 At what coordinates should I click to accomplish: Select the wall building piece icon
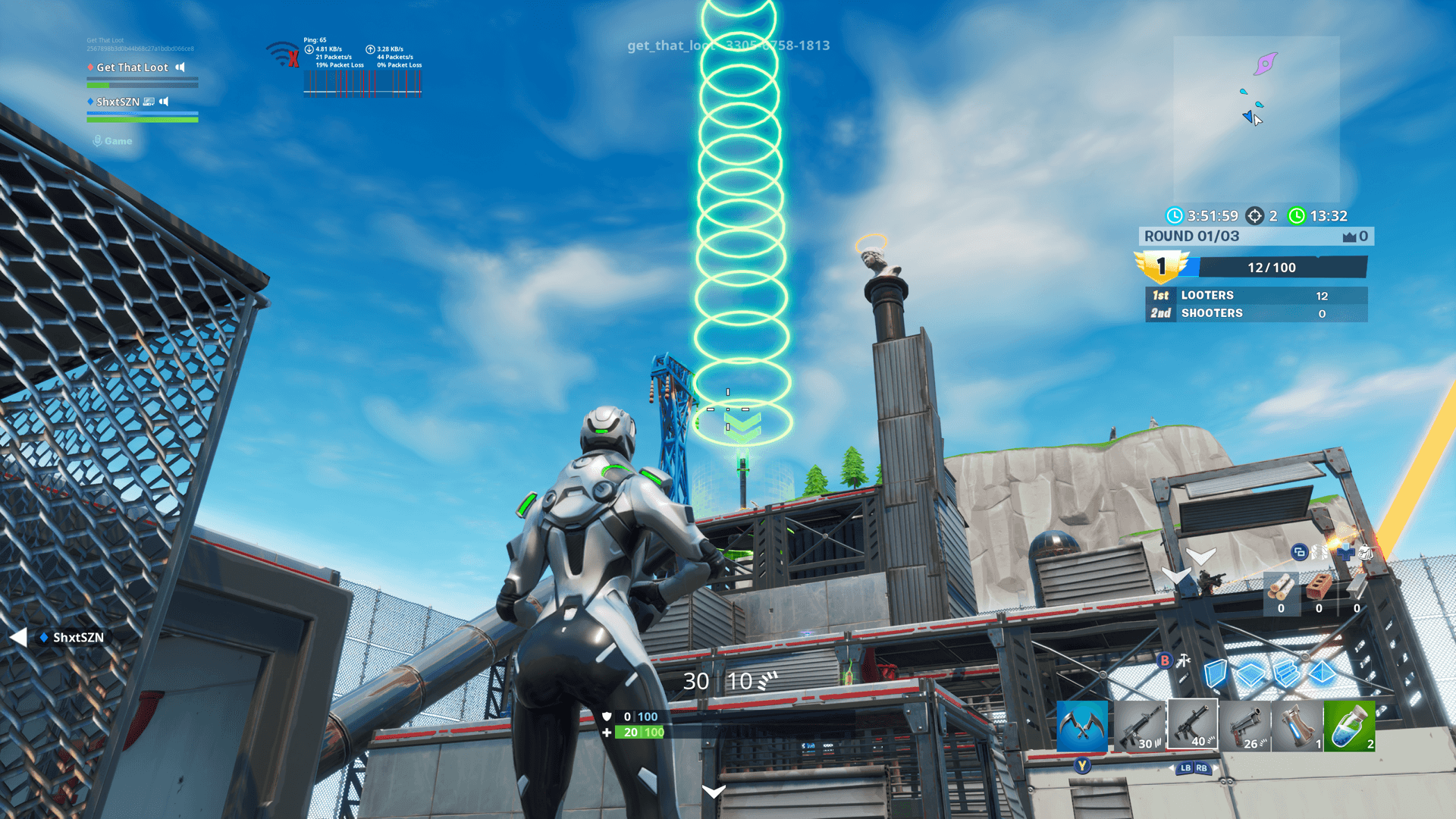pos(1216,673)
